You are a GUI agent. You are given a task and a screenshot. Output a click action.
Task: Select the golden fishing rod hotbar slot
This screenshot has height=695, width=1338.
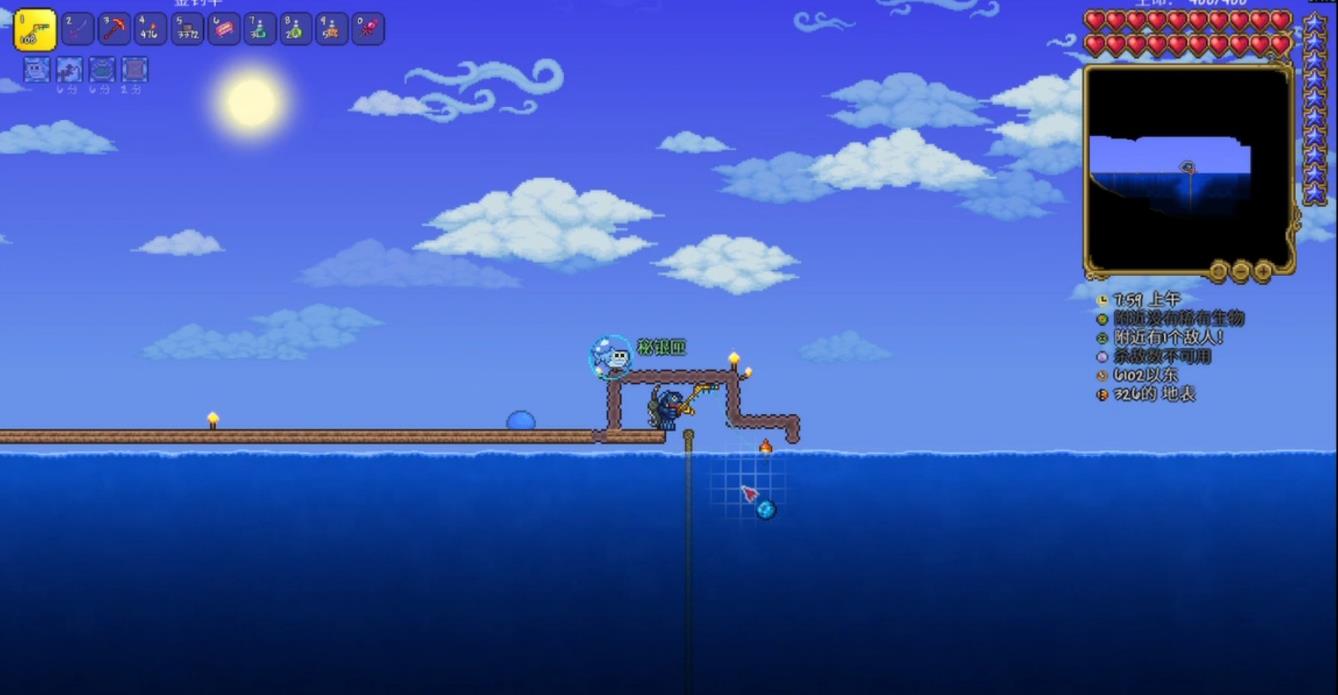[34, 30]
